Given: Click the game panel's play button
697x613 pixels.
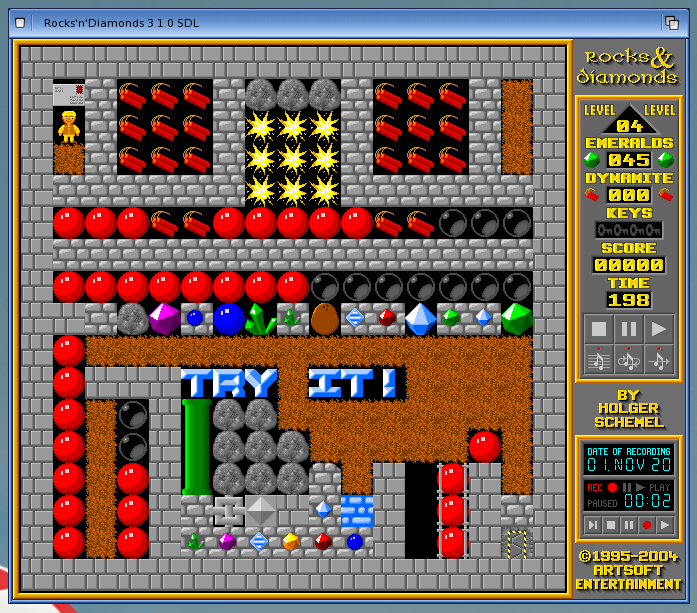Looking at the screenshot, I should pos(659,329).
